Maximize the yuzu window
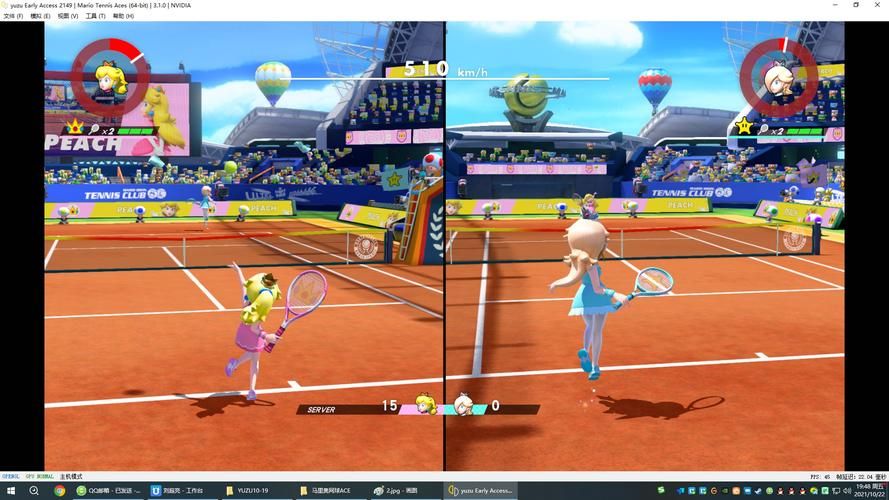This screenshot has height=500, width=889. pyautogui.click(x=856, y=5)
